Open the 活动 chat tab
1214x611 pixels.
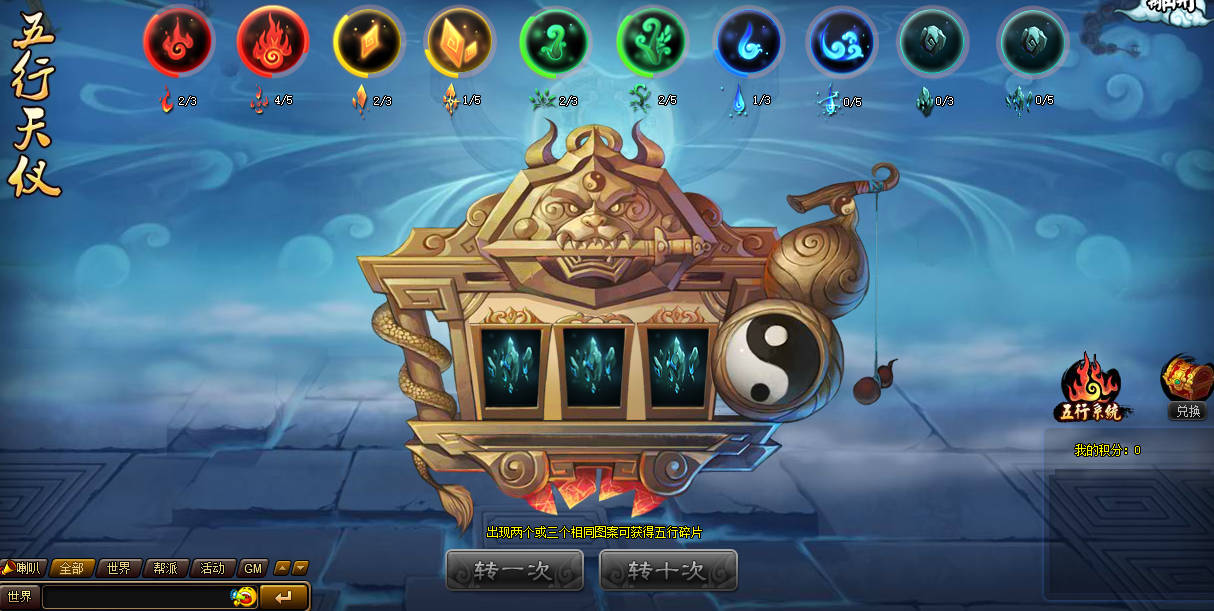pos(212,568)
